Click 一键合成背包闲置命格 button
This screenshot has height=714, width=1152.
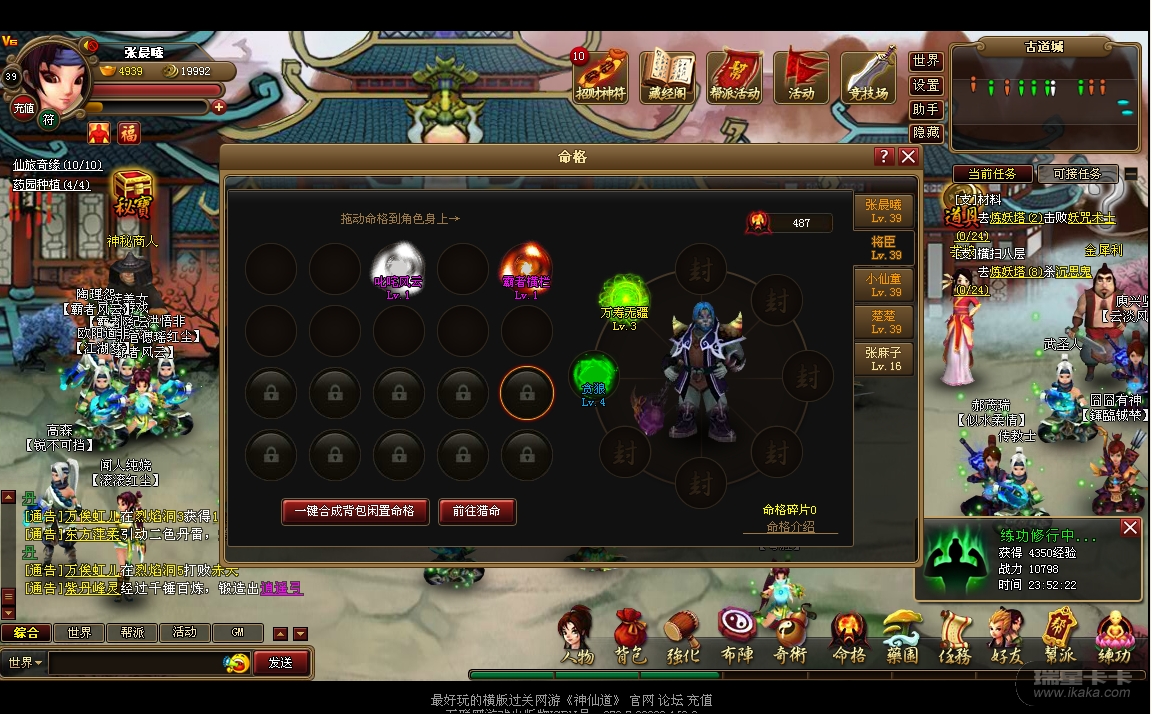[355, 511]
